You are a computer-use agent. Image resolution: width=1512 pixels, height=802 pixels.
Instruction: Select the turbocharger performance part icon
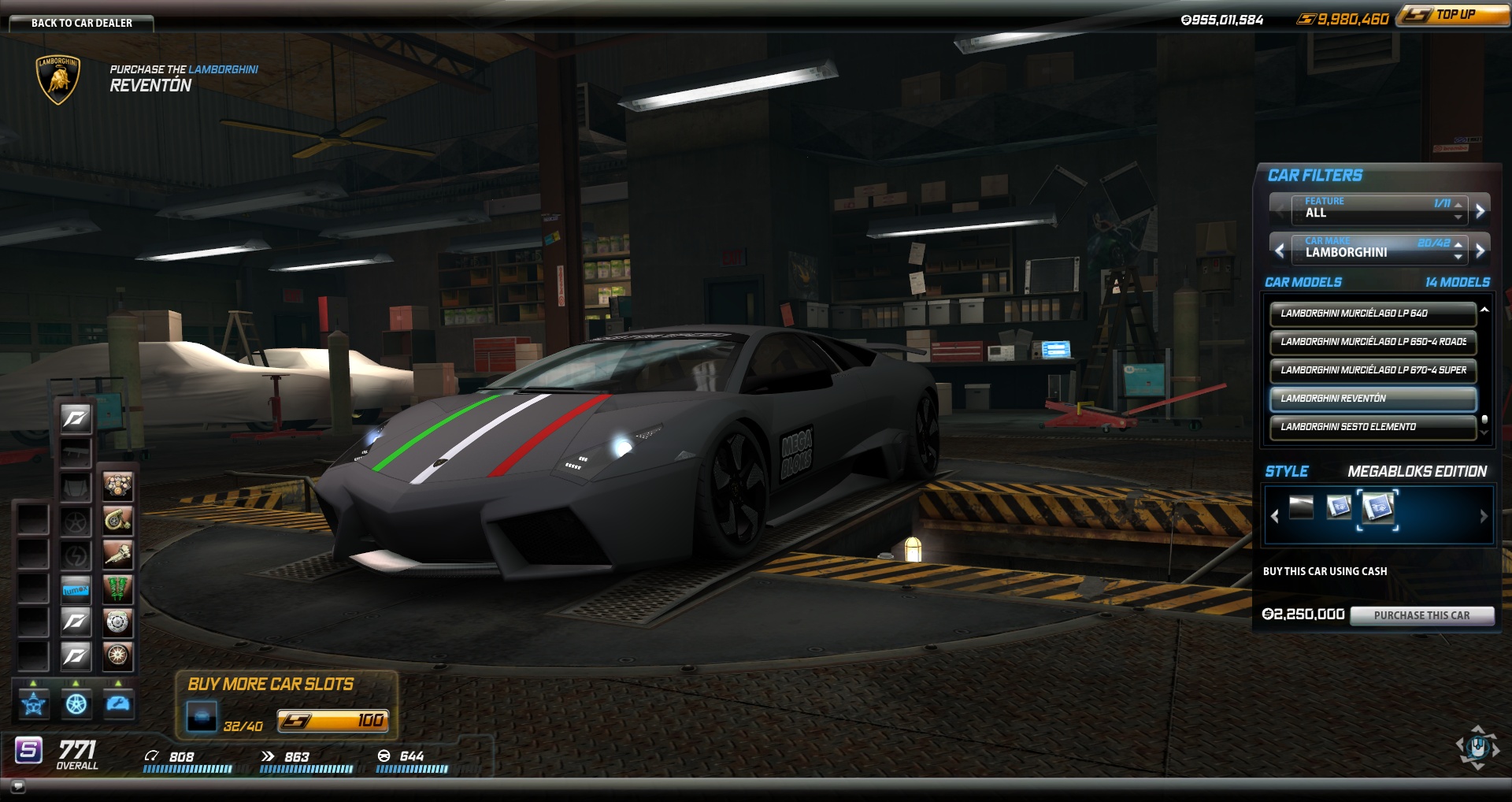(x=117, y=520)
